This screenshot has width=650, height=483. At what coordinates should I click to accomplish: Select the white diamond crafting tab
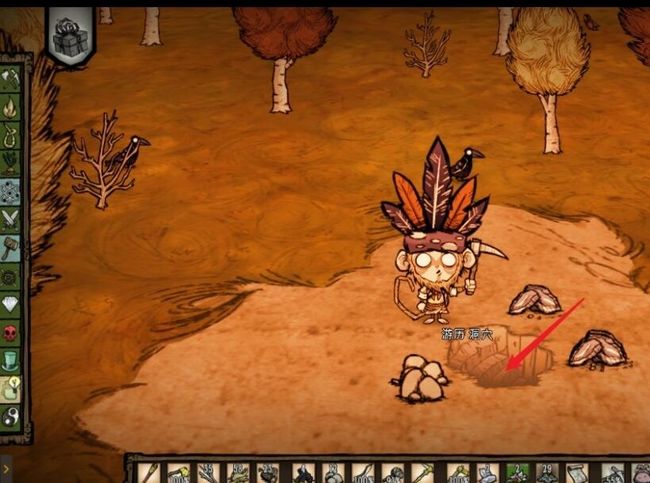(x=13, y=302)
